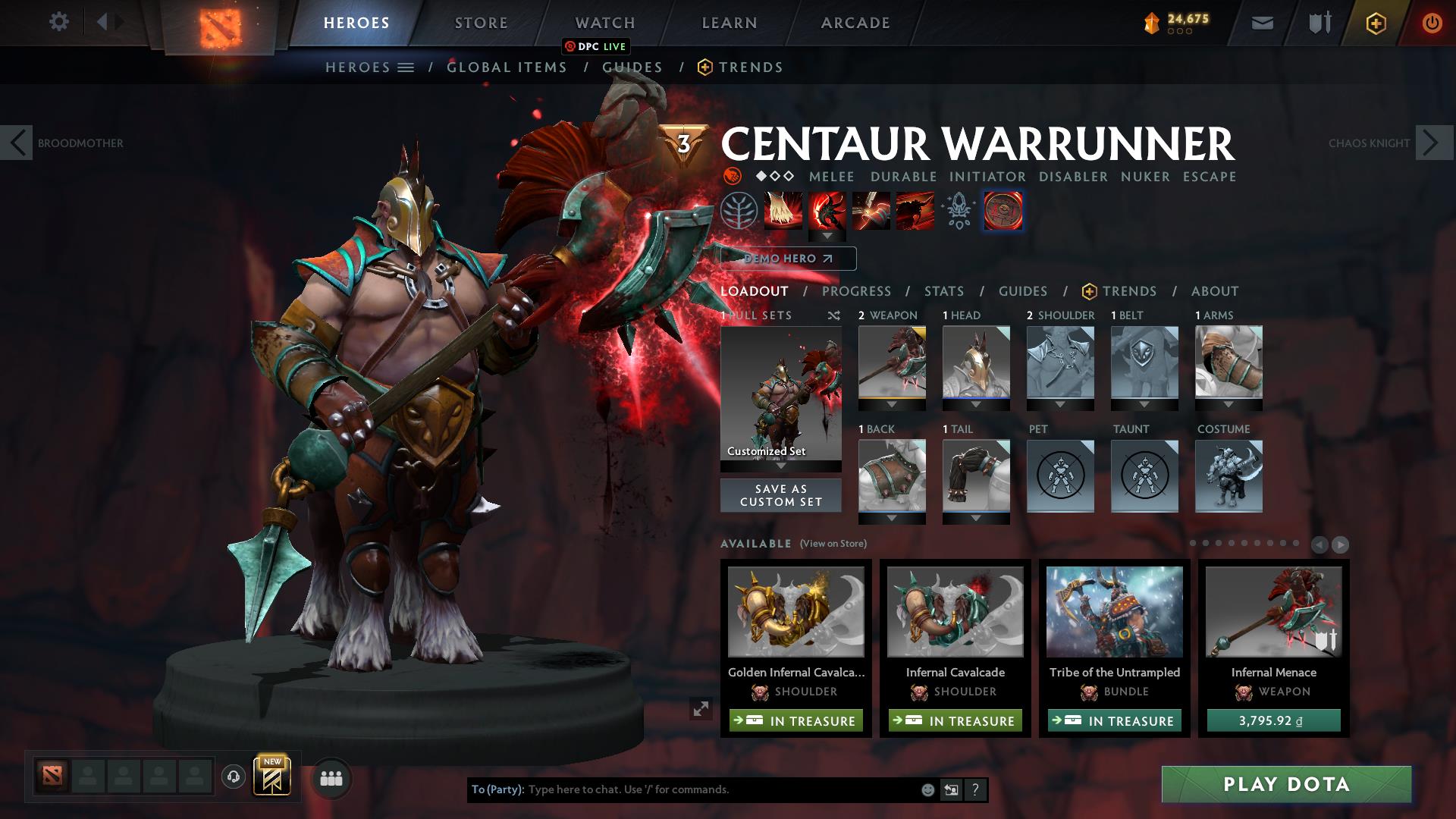The width and height of the screenshot is (1456, 819).
Task: Switch to the STATS tab
Action: [943, 291]
